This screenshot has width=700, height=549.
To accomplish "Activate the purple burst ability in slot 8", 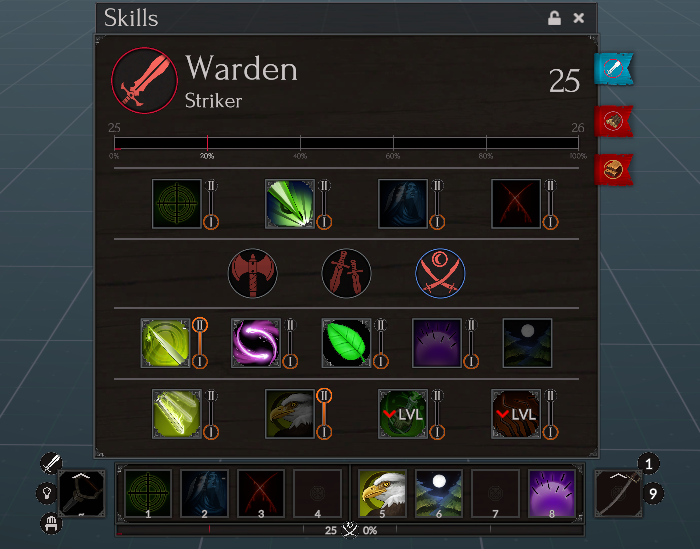I will (551, 493).
